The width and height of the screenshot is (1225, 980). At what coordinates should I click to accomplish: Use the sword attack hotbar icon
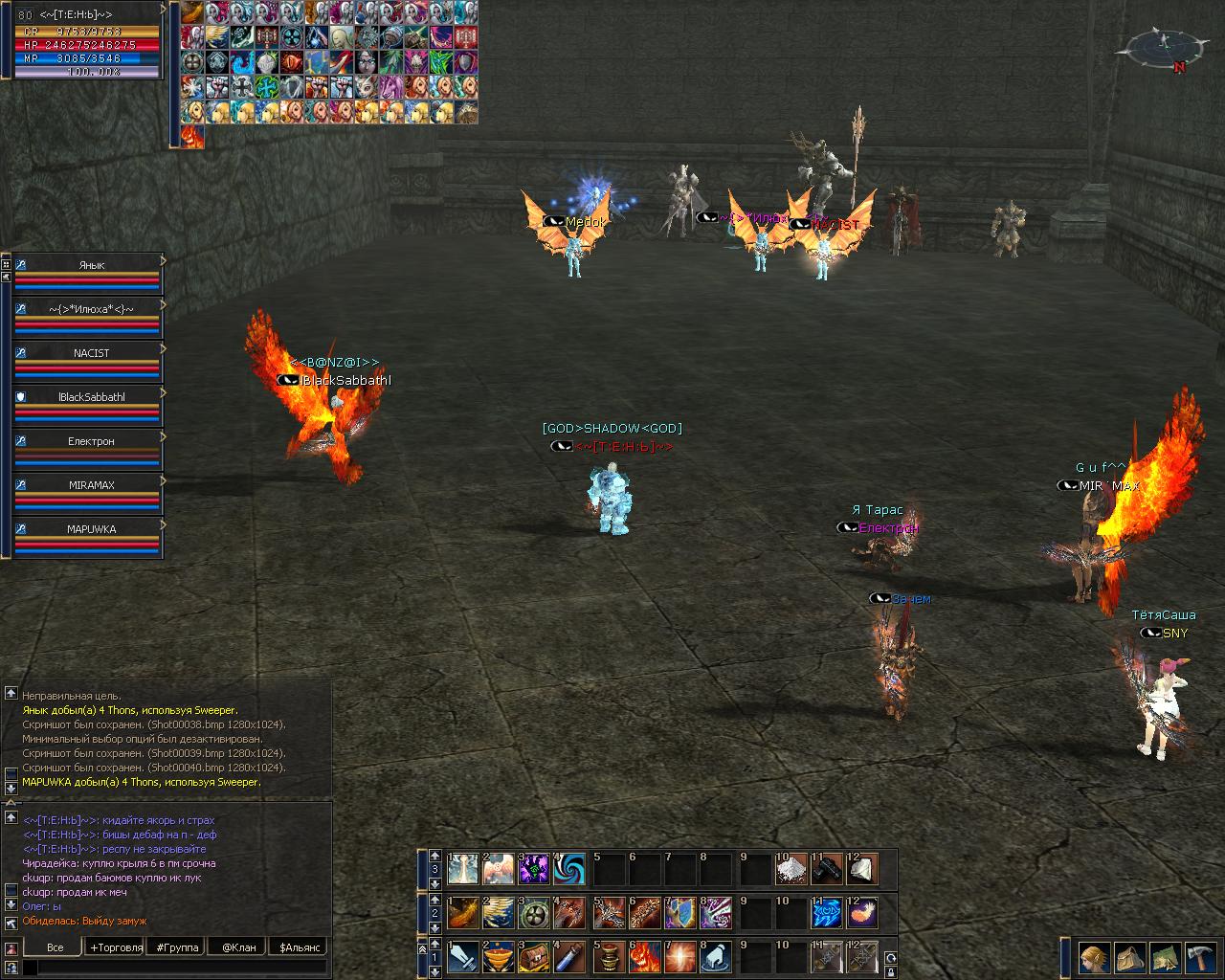(463, 957)
